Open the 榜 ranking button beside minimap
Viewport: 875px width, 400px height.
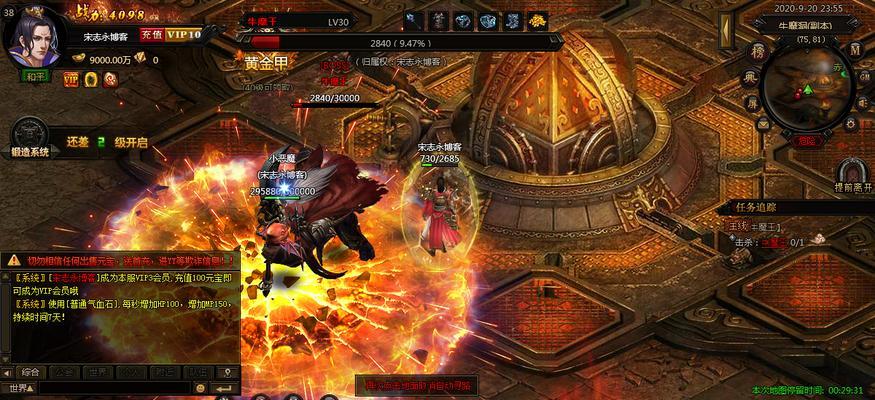click(x=757, y=50)
